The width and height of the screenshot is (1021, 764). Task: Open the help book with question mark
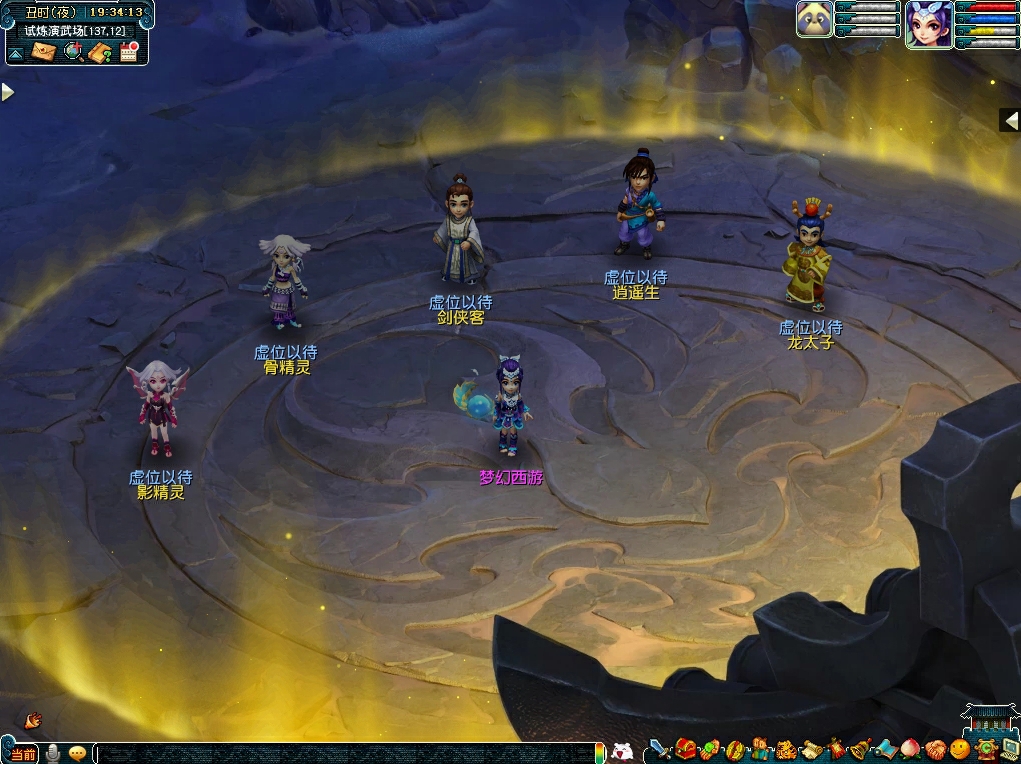click(x=100, y=51)
